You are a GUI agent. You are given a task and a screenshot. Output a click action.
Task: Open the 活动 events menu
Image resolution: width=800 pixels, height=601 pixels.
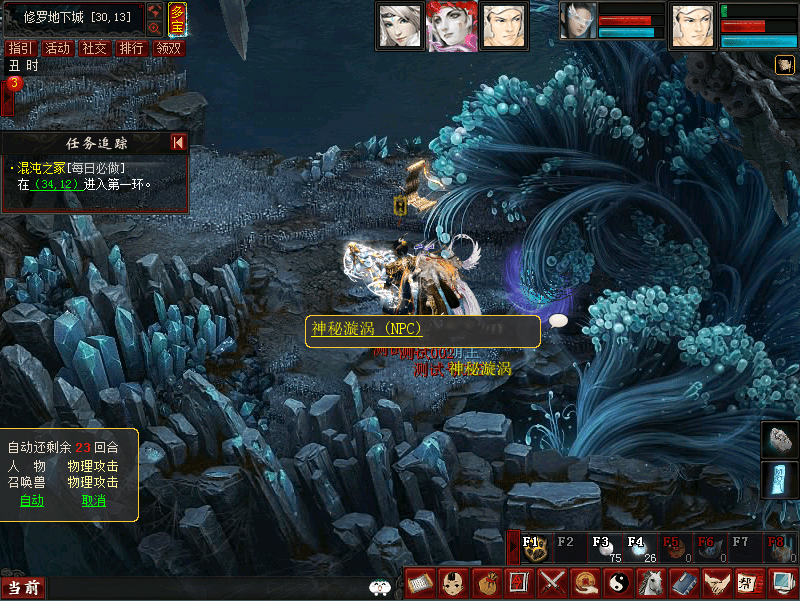pos(57,48)
